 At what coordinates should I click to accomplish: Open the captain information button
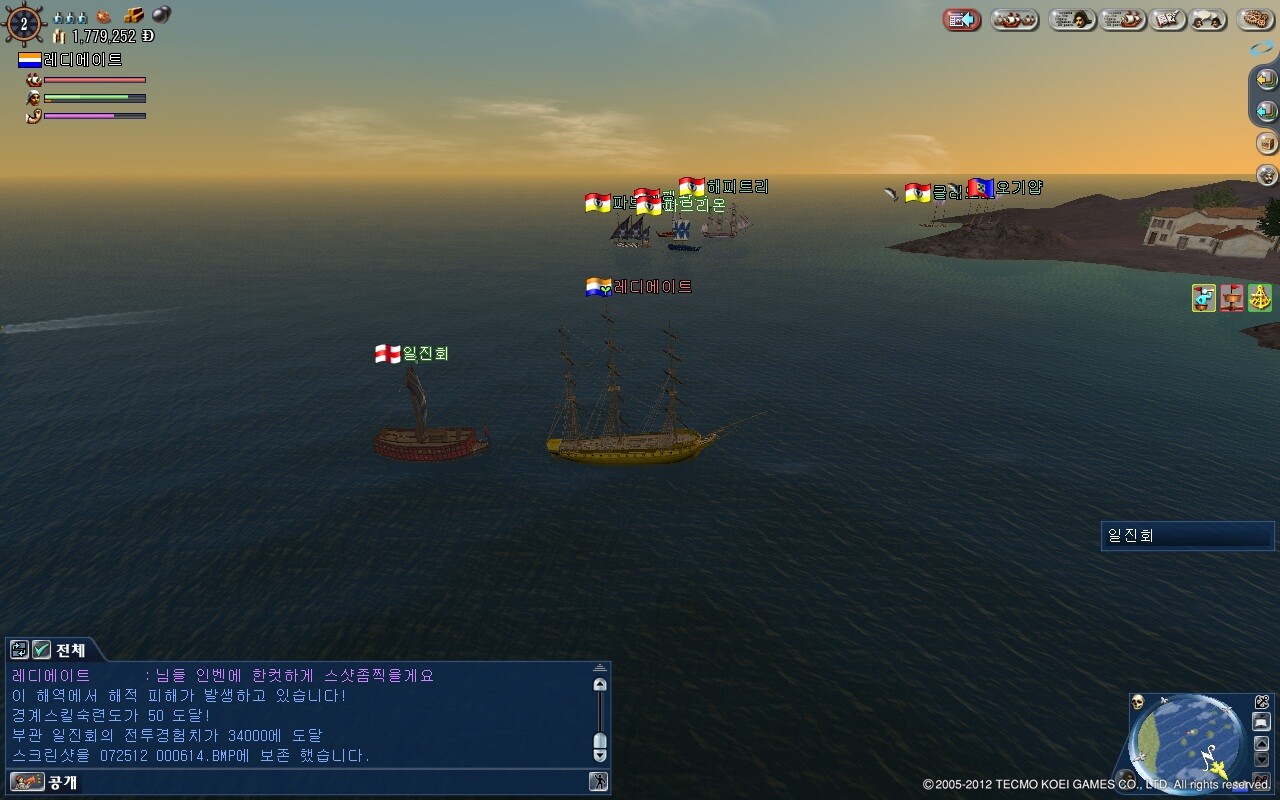point(1072,20)
